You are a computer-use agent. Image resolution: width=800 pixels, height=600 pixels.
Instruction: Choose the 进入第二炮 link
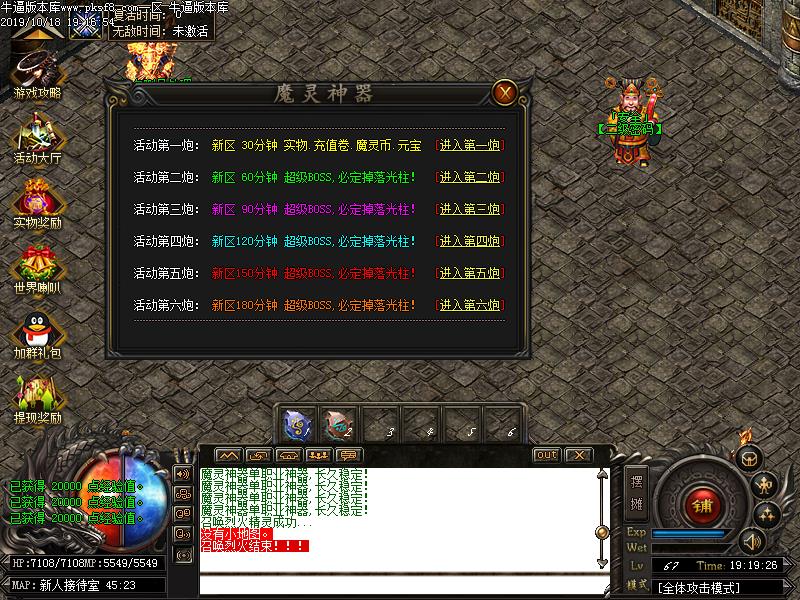tap(469, 178)
